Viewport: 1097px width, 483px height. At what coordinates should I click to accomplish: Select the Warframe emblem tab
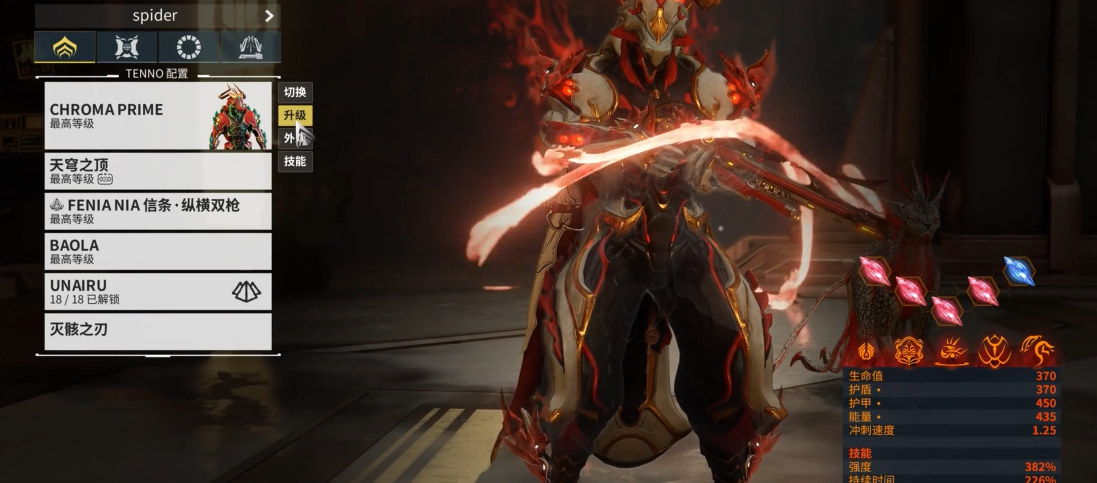click(65, 47)
